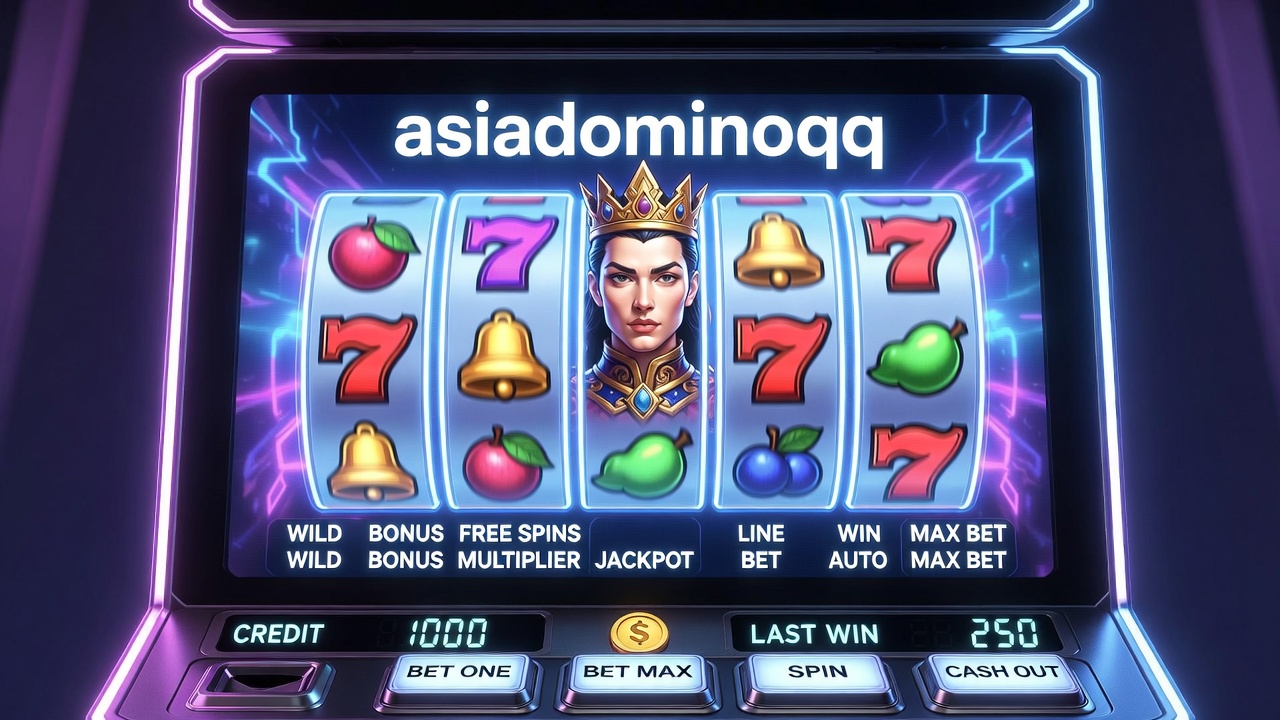Click the BET MAX button

(x=638, y=673)
